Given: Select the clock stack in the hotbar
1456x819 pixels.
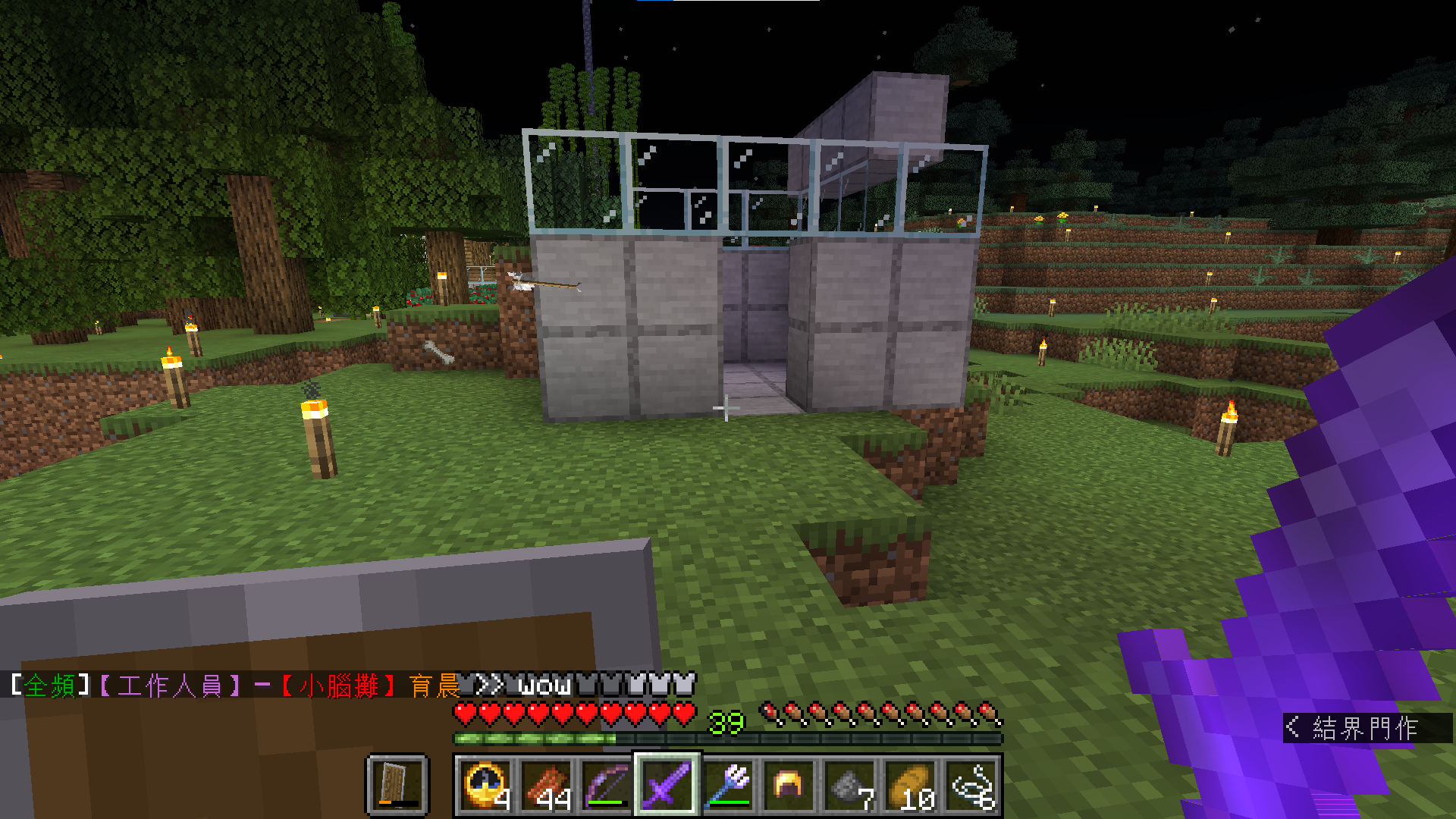Looking at the screenshot, I should click(485, 786).
